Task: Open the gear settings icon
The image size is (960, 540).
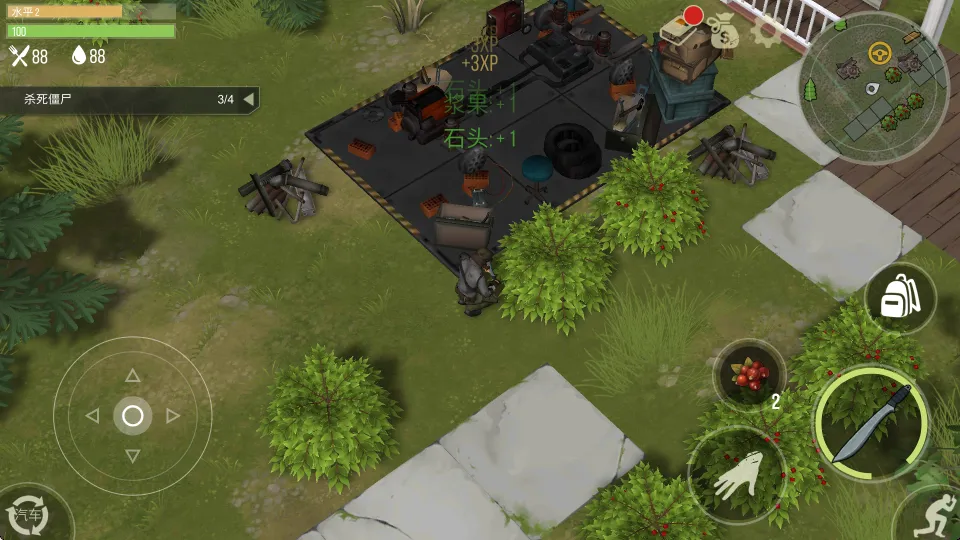Action: pyautogui.click(x=766, y=30)
